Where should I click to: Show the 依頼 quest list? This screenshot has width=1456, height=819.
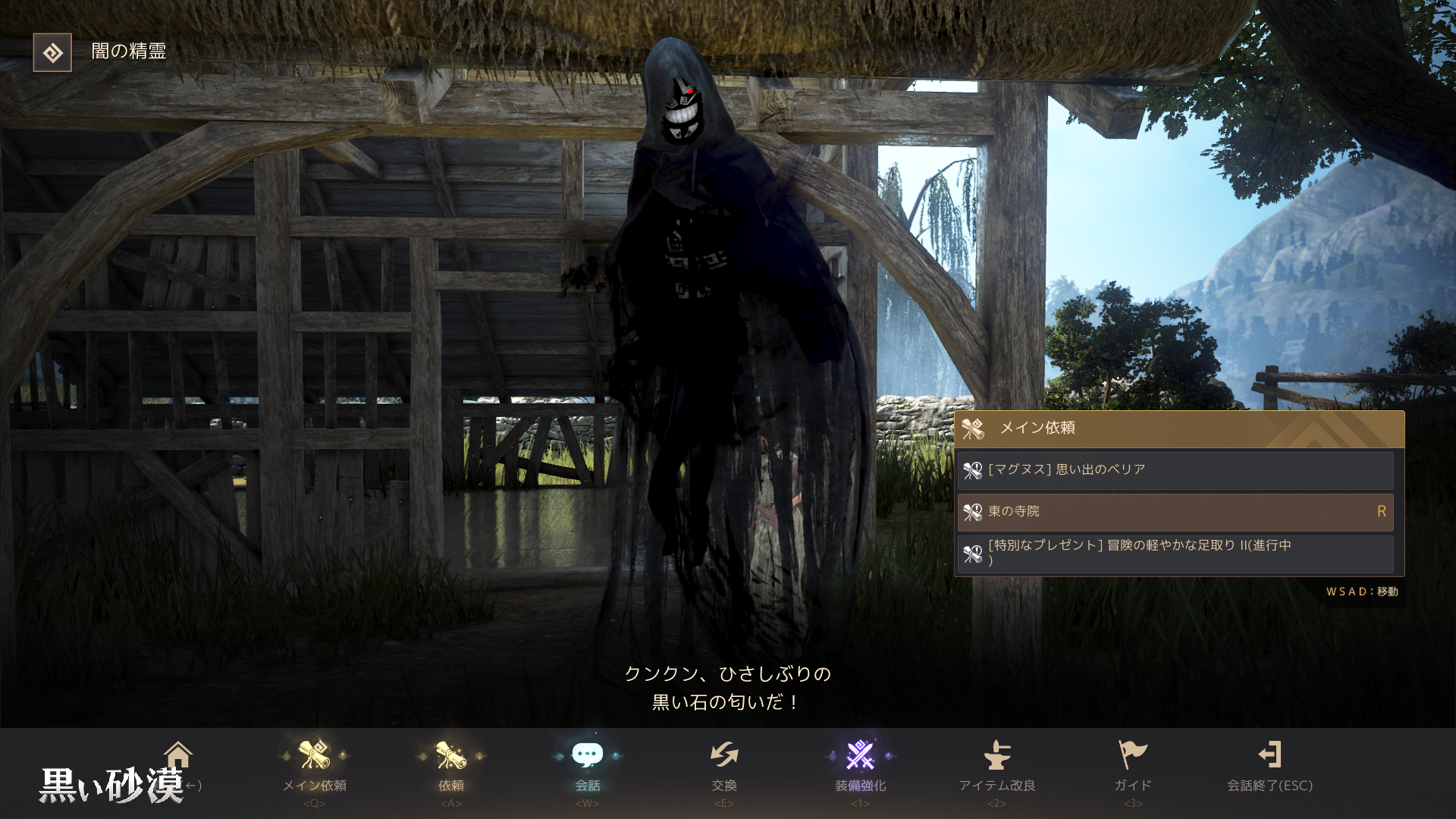point(450,766)
